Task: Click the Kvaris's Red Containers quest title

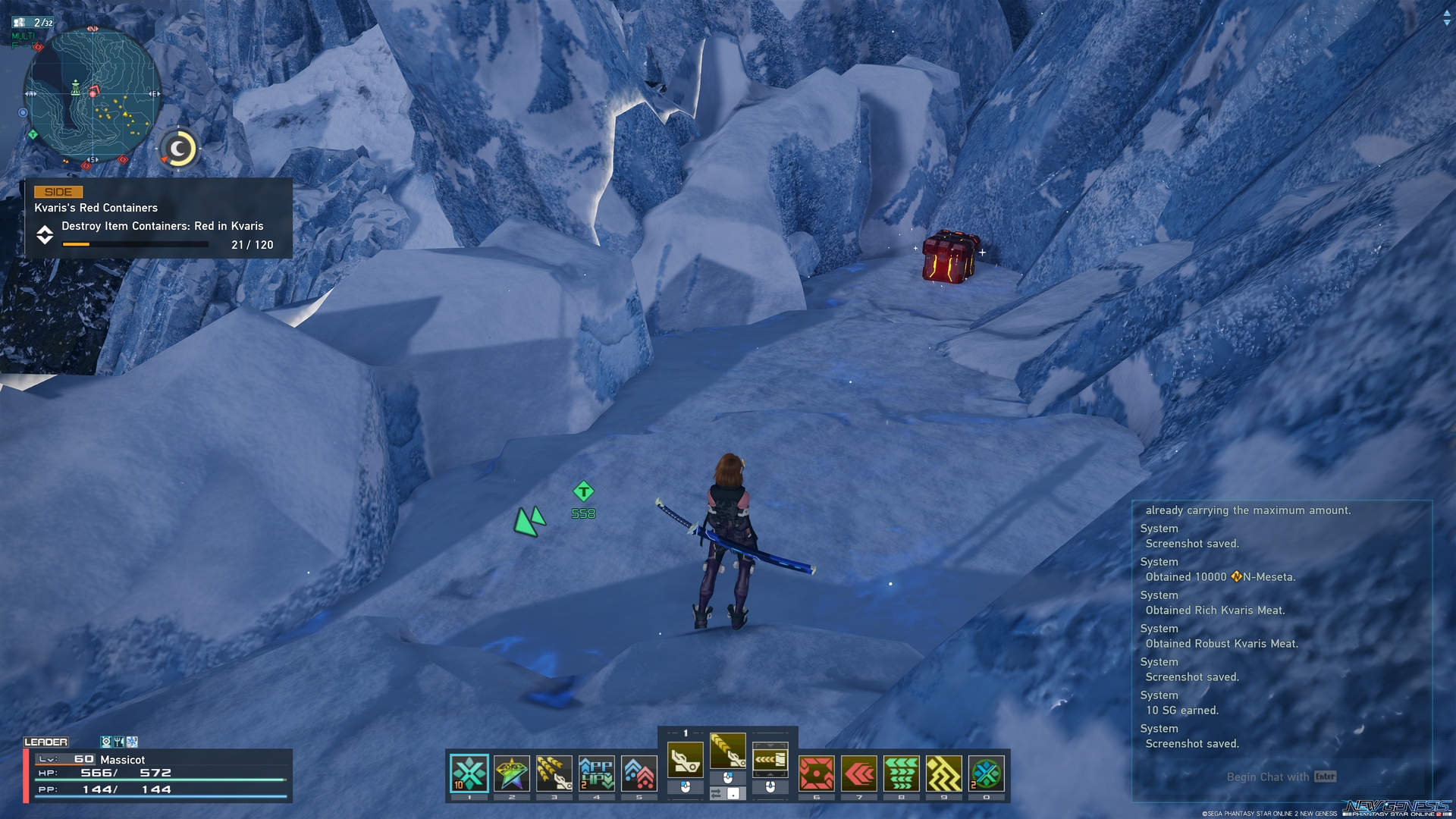Action: coord(96,207)
